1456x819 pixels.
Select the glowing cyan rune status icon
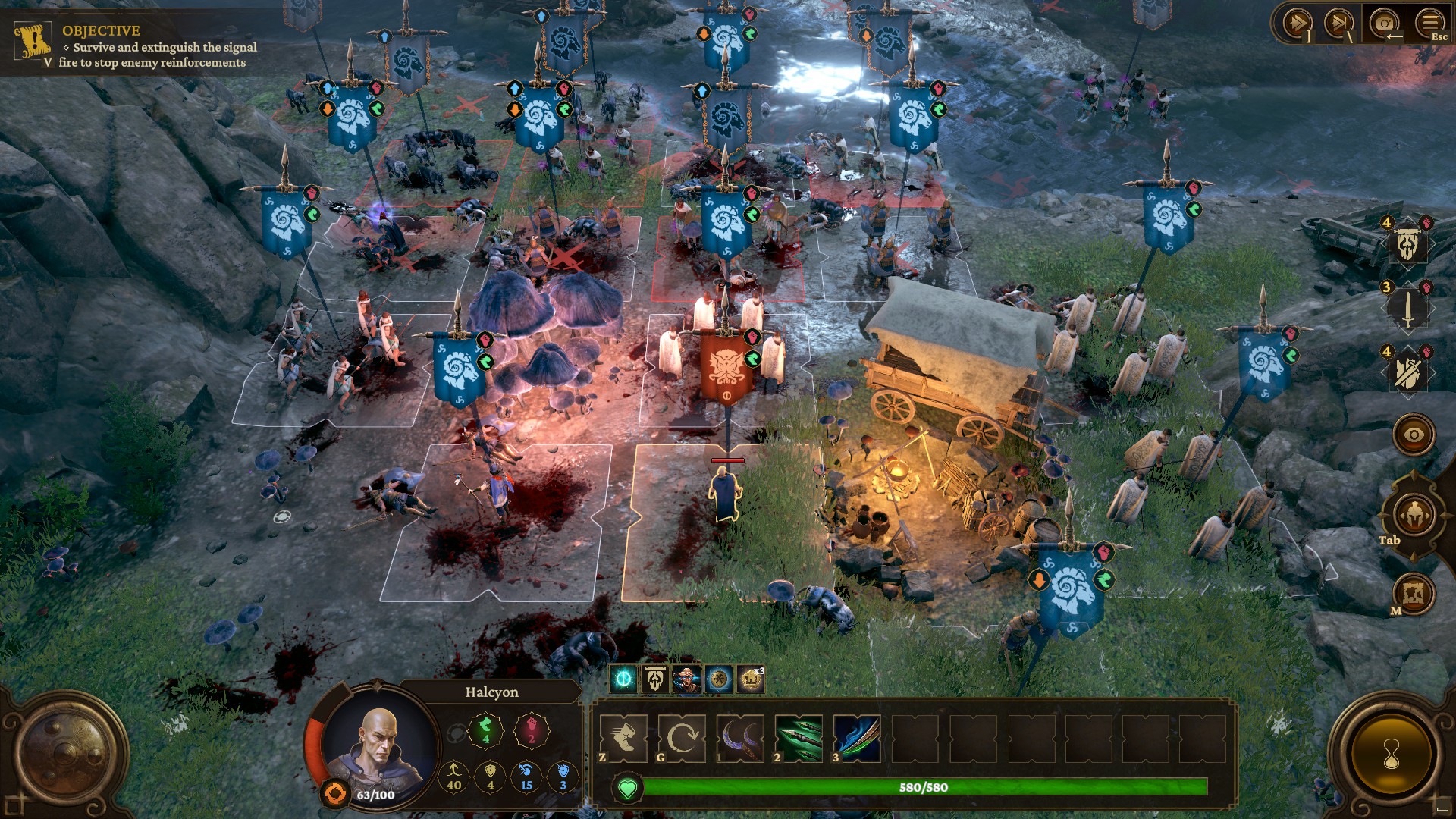624,679
